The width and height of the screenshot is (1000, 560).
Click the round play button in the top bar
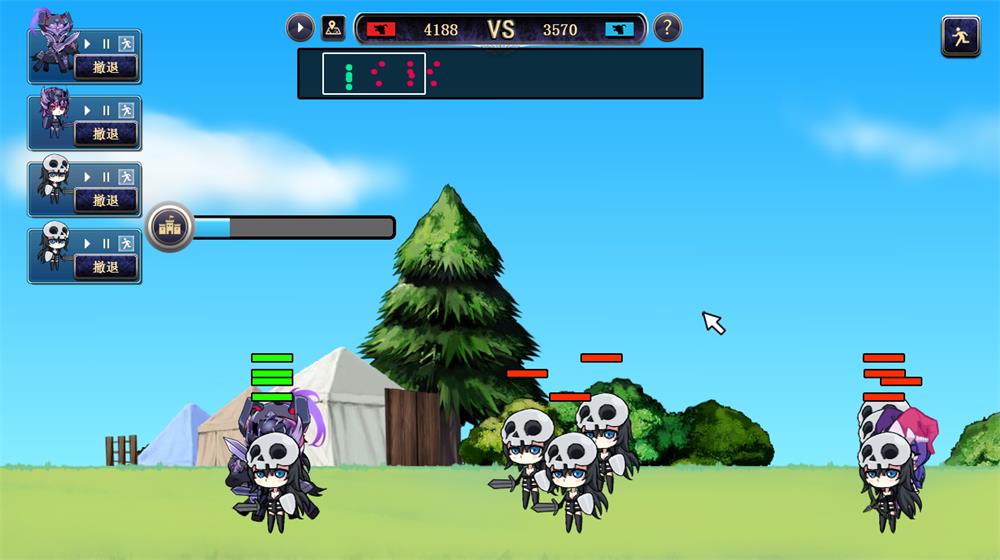[300, 28]
